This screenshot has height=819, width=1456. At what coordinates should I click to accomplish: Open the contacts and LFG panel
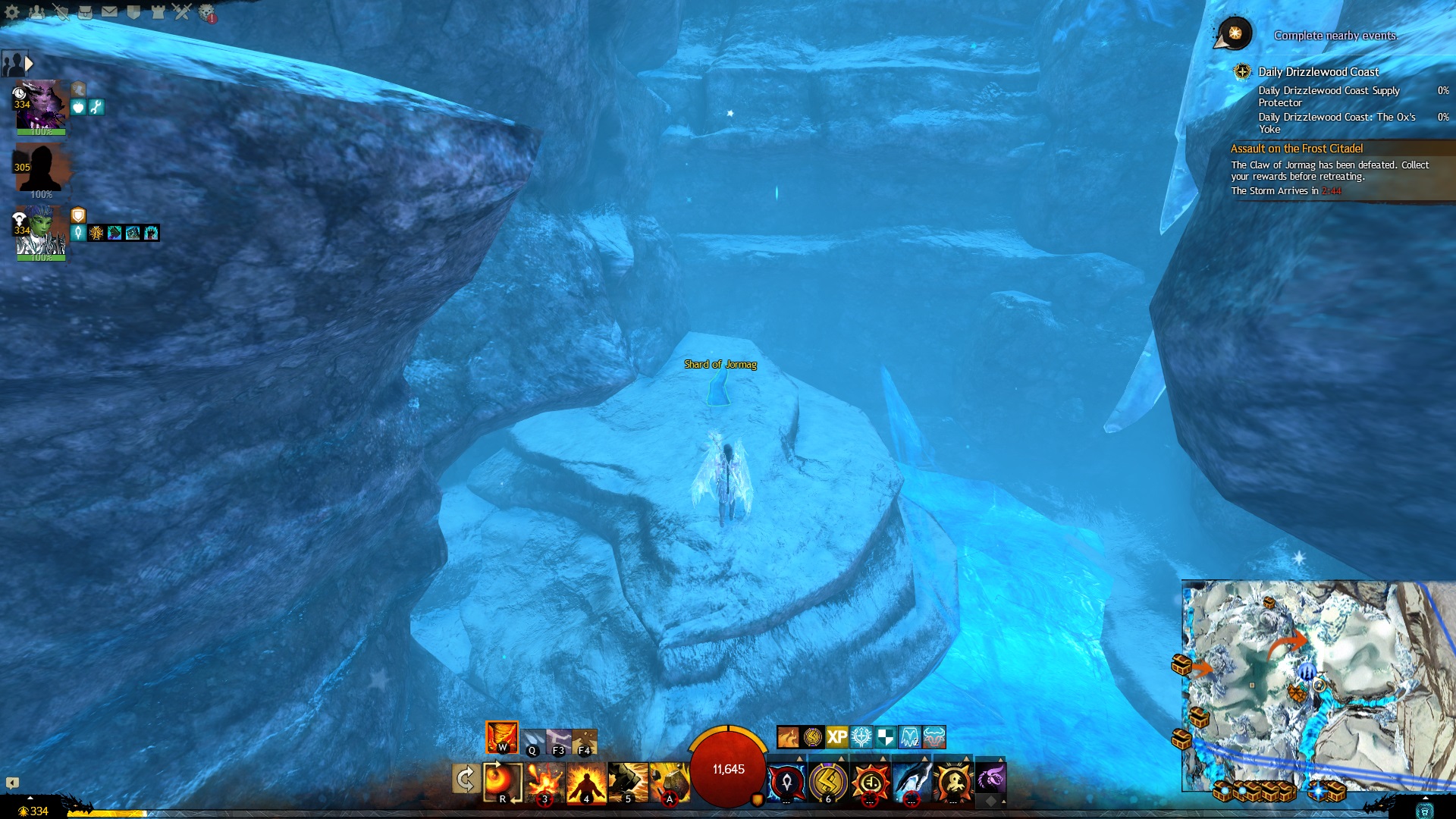36,12
